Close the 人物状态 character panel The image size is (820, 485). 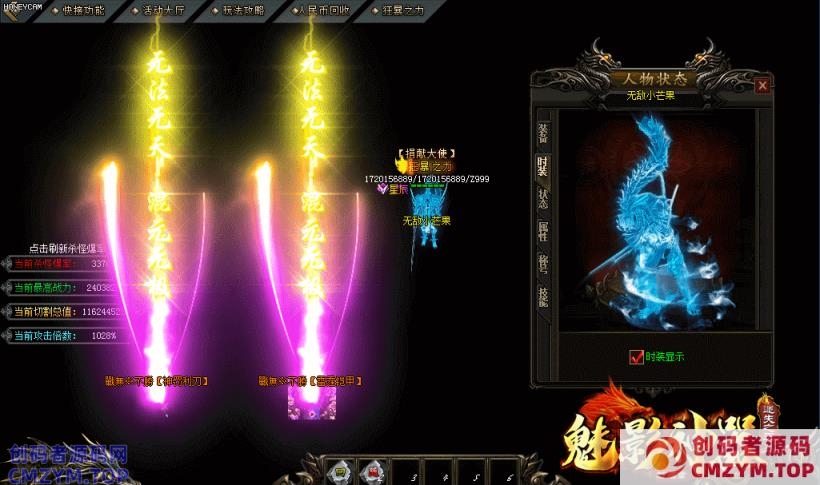[763, 86]
